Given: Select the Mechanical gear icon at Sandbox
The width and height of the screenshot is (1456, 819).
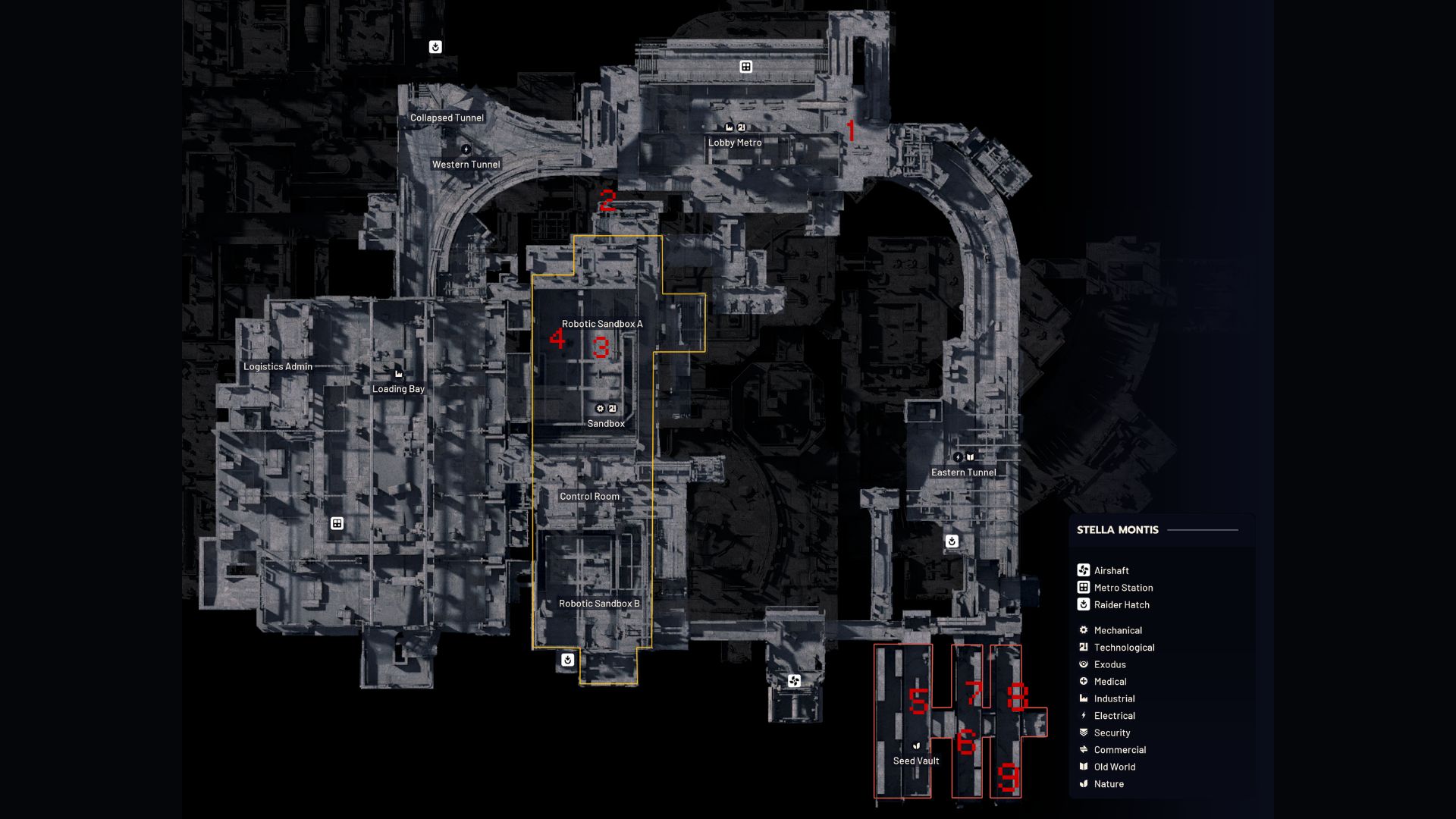Looking at the screenshot, I should [599, 408].
